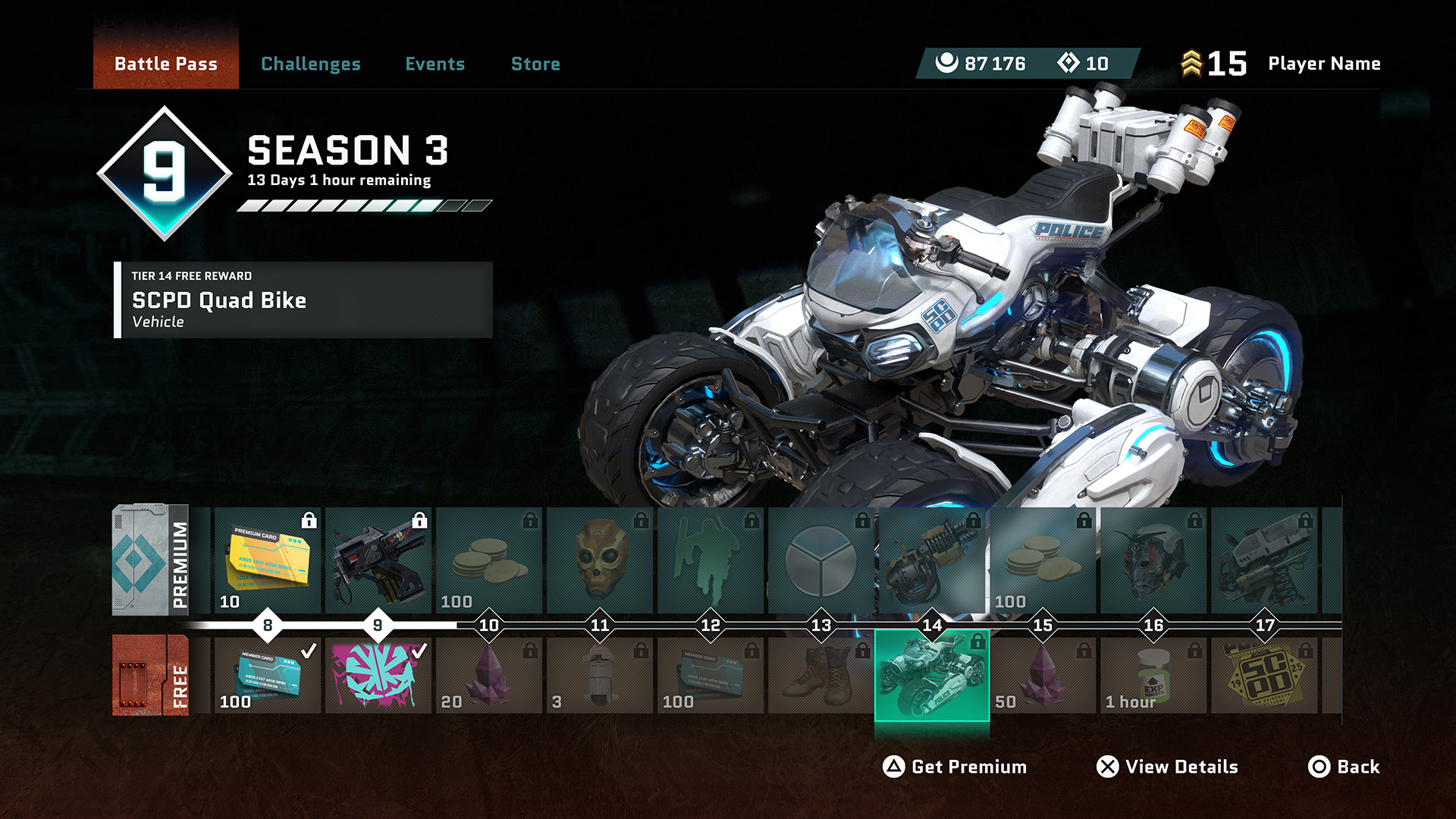Select the tier 10 free purple crystal reward
Screen dimensions: 1456x819
click(x=488, y=675)
